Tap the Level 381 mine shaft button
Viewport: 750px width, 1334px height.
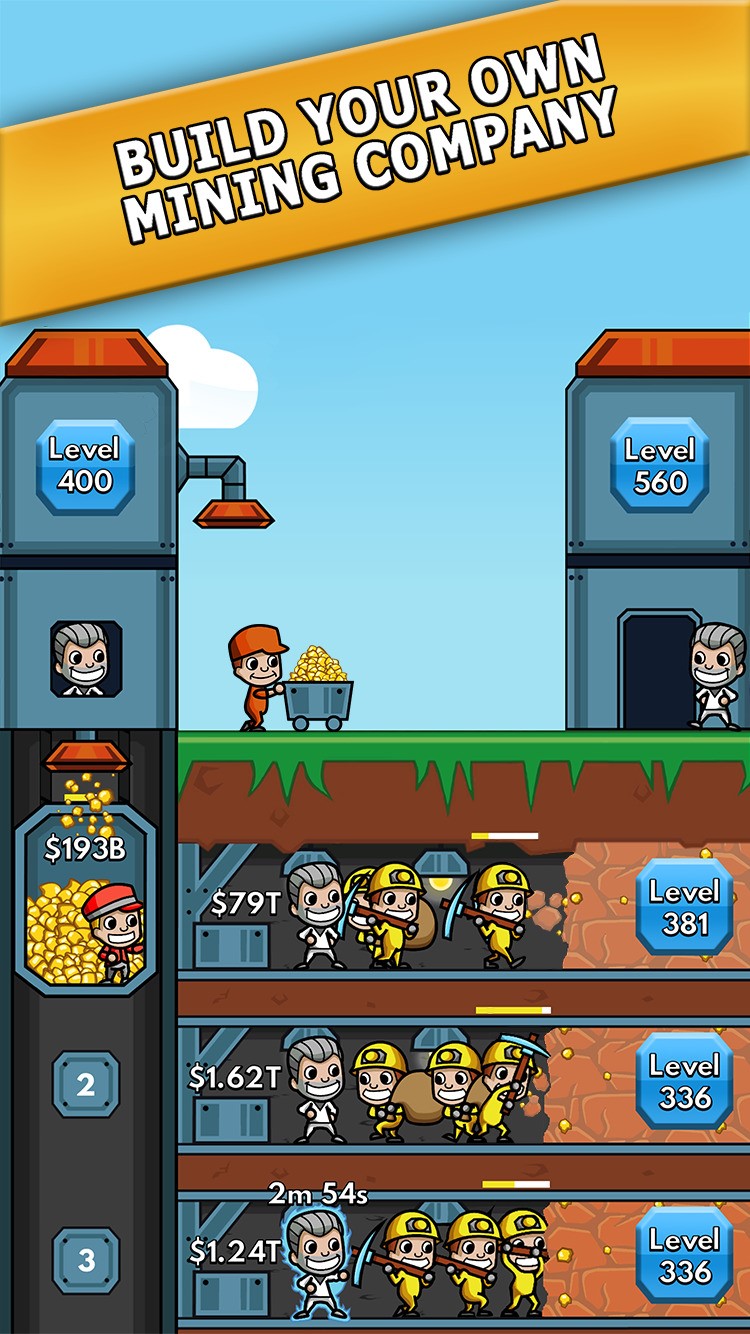684,907
